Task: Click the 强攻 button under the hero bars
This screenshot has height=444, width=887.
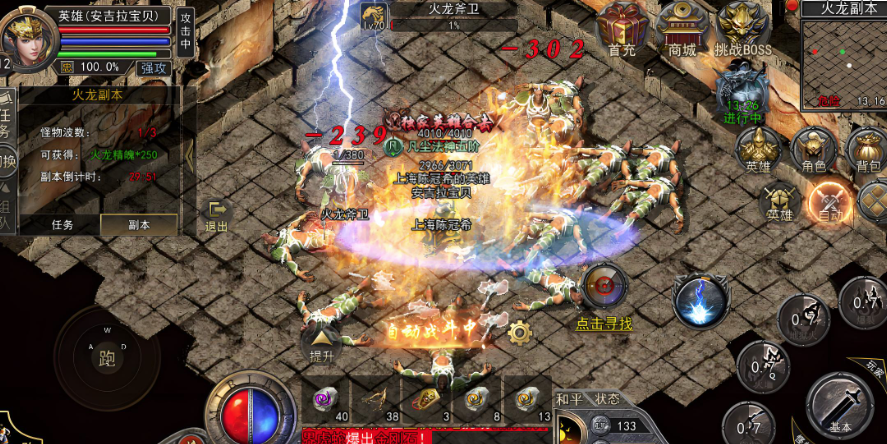Action: 155,67
